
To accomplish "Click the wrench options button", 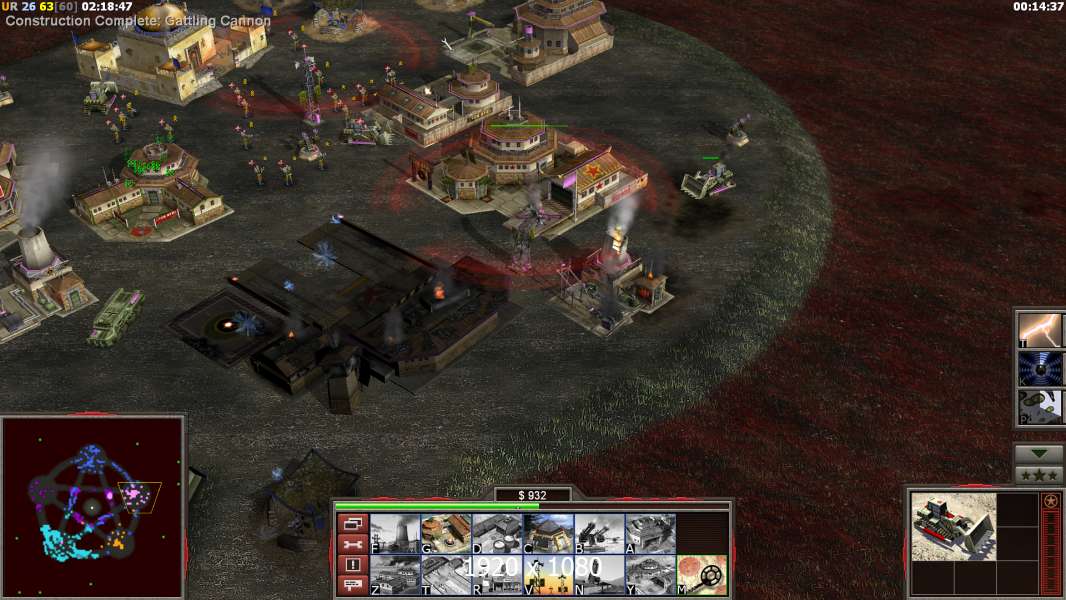I will pyautogui.click(x=352, y=544).
